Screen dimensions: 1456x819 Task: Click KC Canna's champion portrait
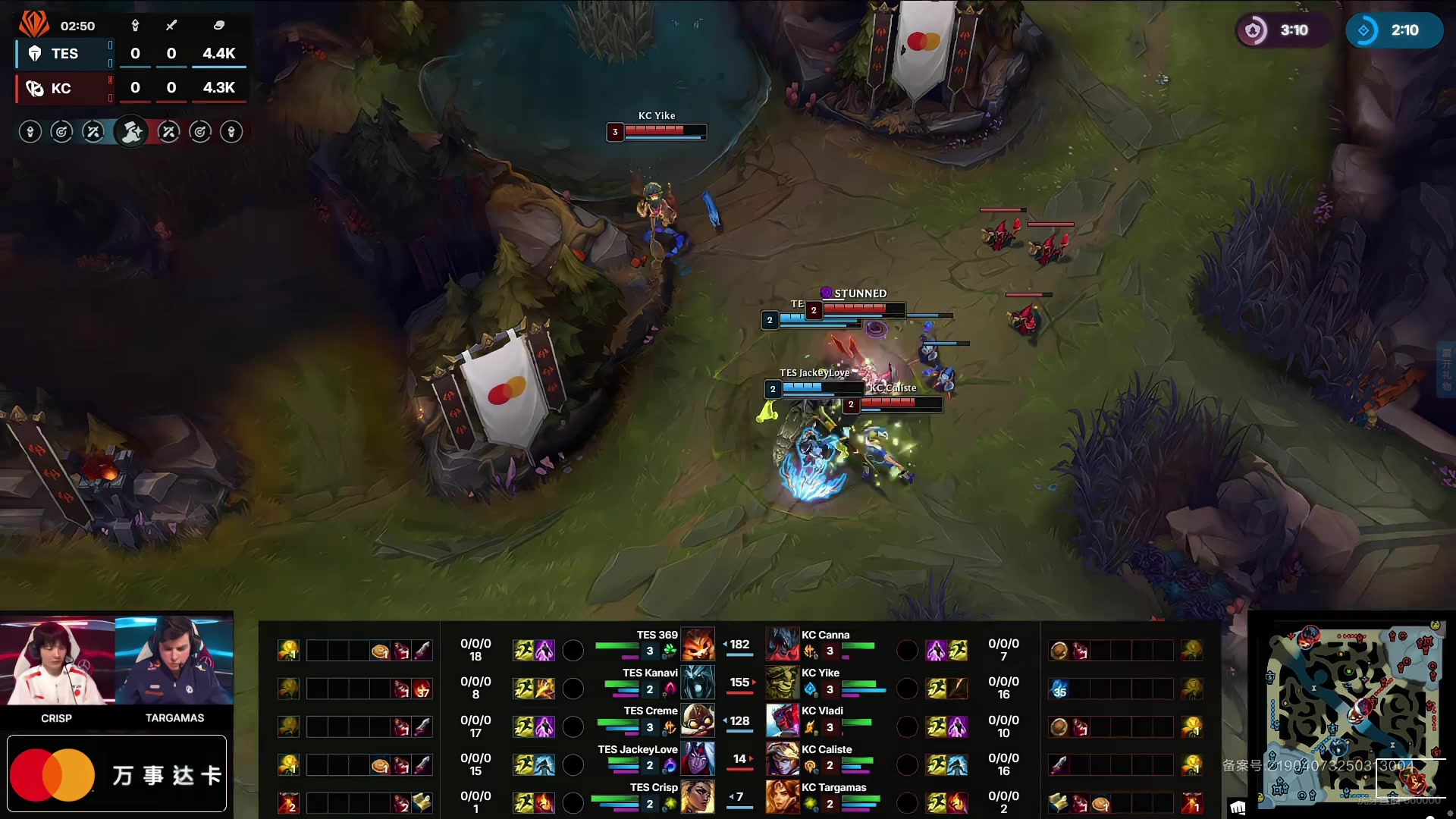[x=783, y=645]
